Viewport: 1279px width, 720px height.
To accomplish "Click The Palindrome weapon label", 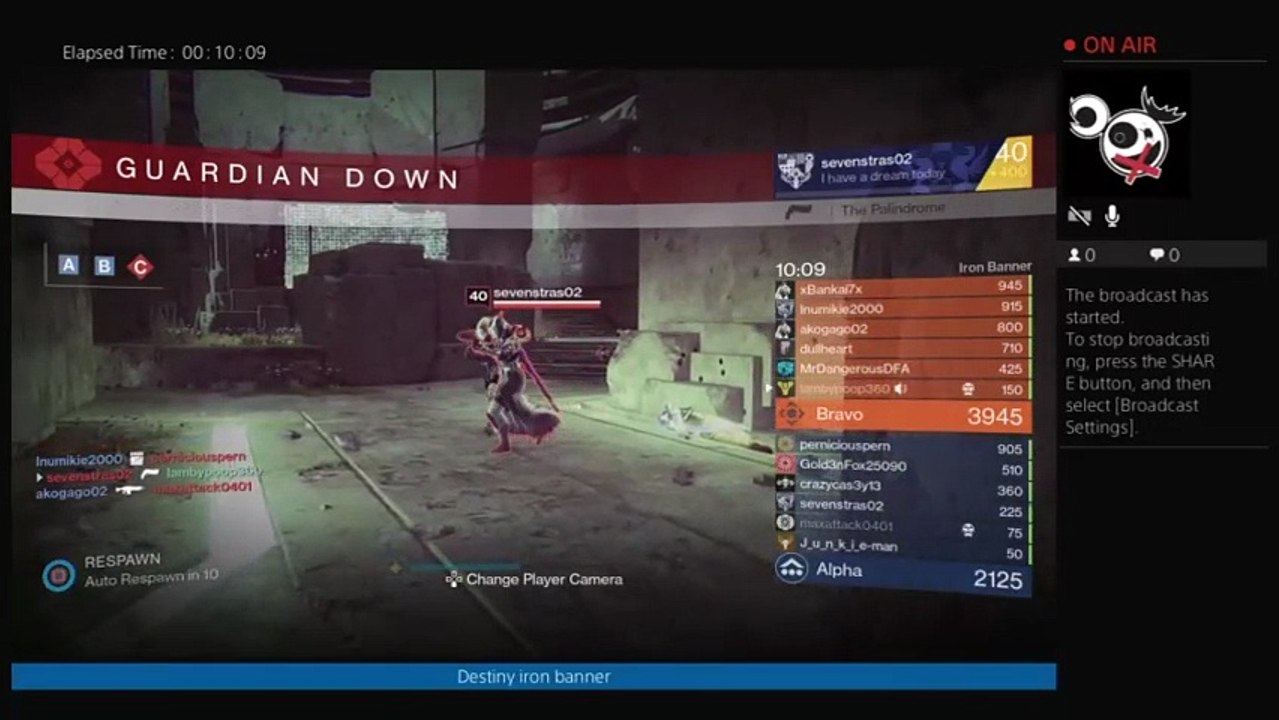I will click(x=890, y=210).
